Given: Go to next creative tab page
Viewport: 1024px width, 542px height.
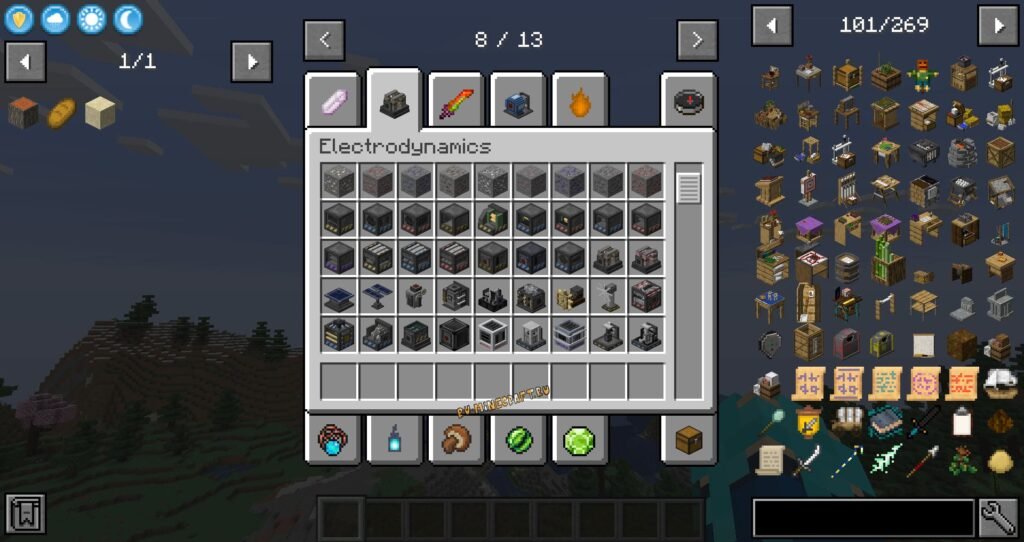Looking at the screenshot, I should (x=697, y=41).
